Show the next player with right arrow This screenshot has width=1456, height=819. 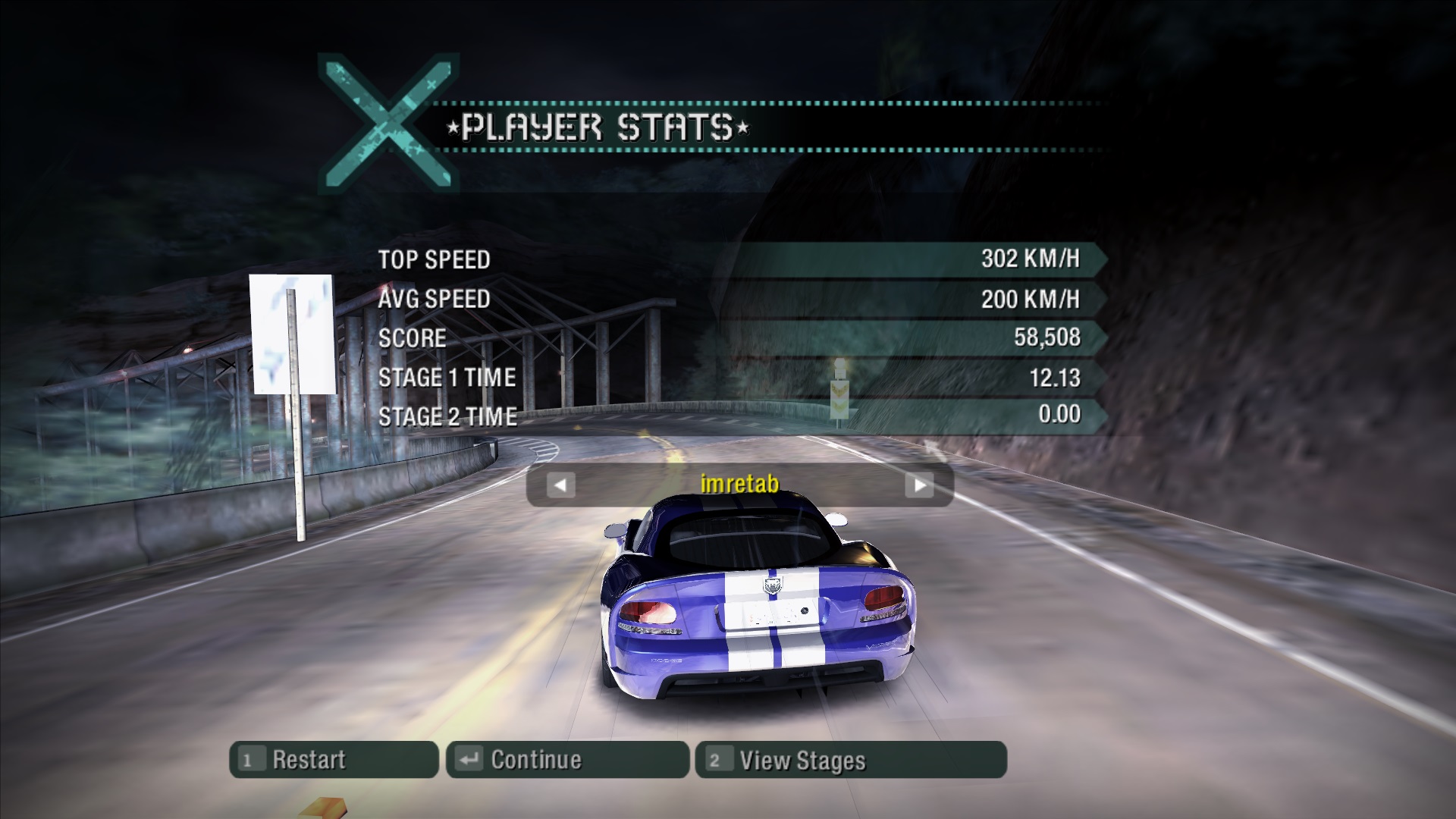(x=919, y=485)
